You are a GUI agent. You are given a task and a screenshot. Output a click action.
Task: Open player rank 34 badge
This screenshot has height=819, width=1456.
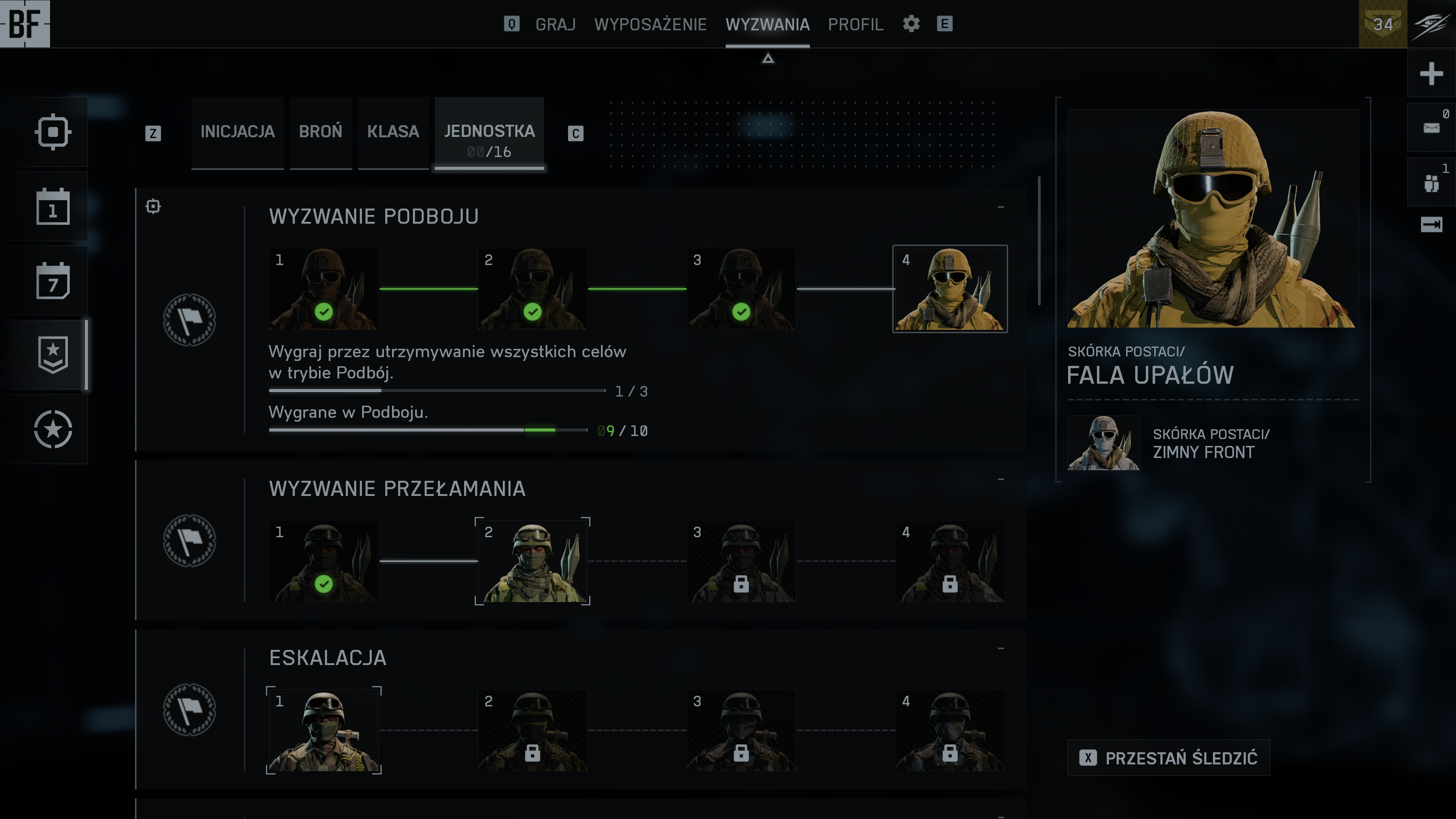(1382, 24)
